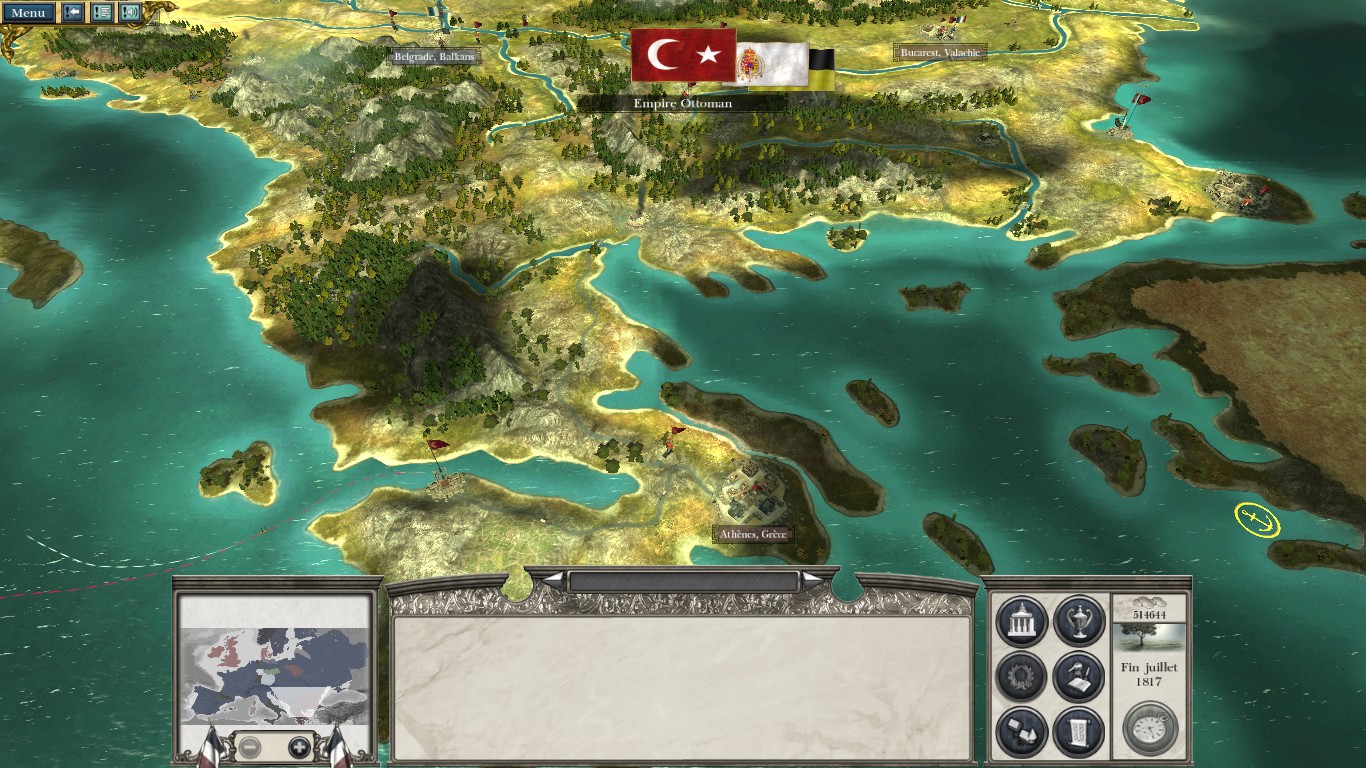Click the exclamation arrow notification button

point(73,13)
